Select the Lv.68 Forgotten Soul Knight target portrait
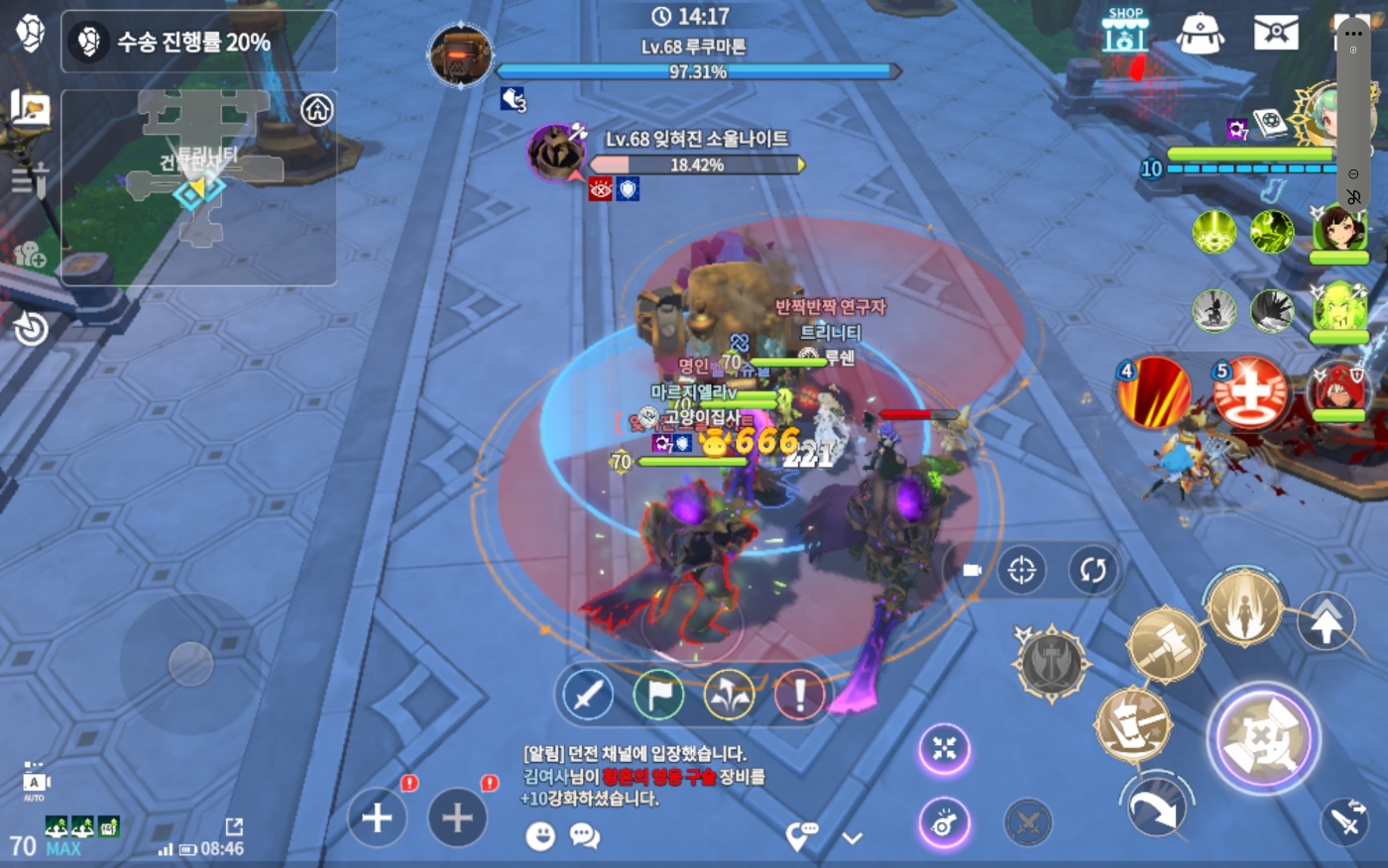This screenshot has height=868, width=1388. pos(556,154)
